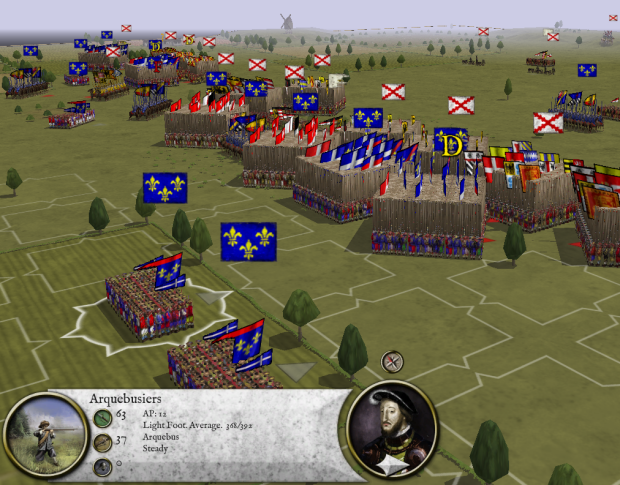
Task: Click the green shooting stat icon
Action: (102, 416)
